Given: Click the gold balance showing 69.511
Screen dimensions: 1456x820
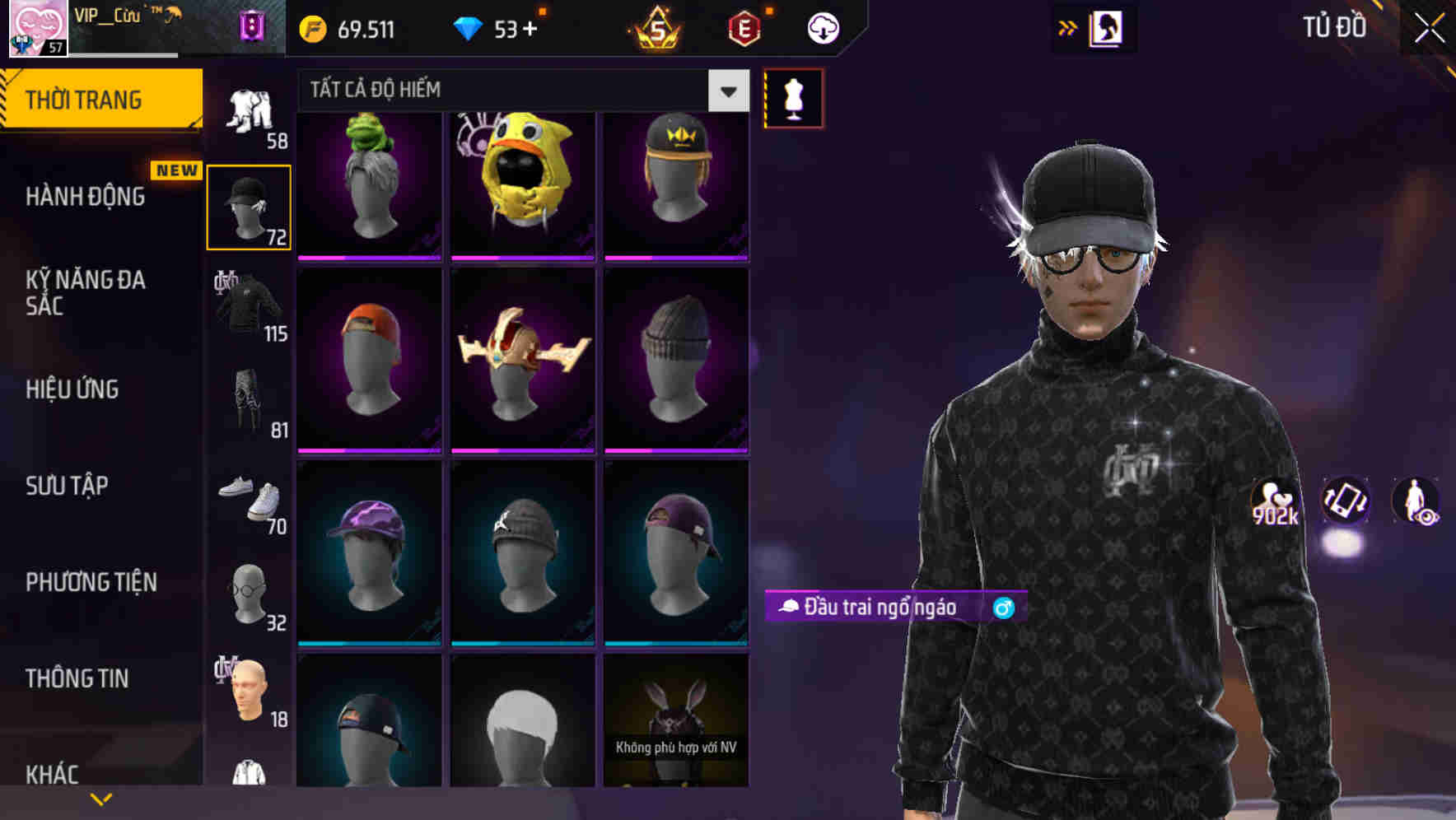Looking at the screenshot, I should pyautogui.click(x=348, y=29).
